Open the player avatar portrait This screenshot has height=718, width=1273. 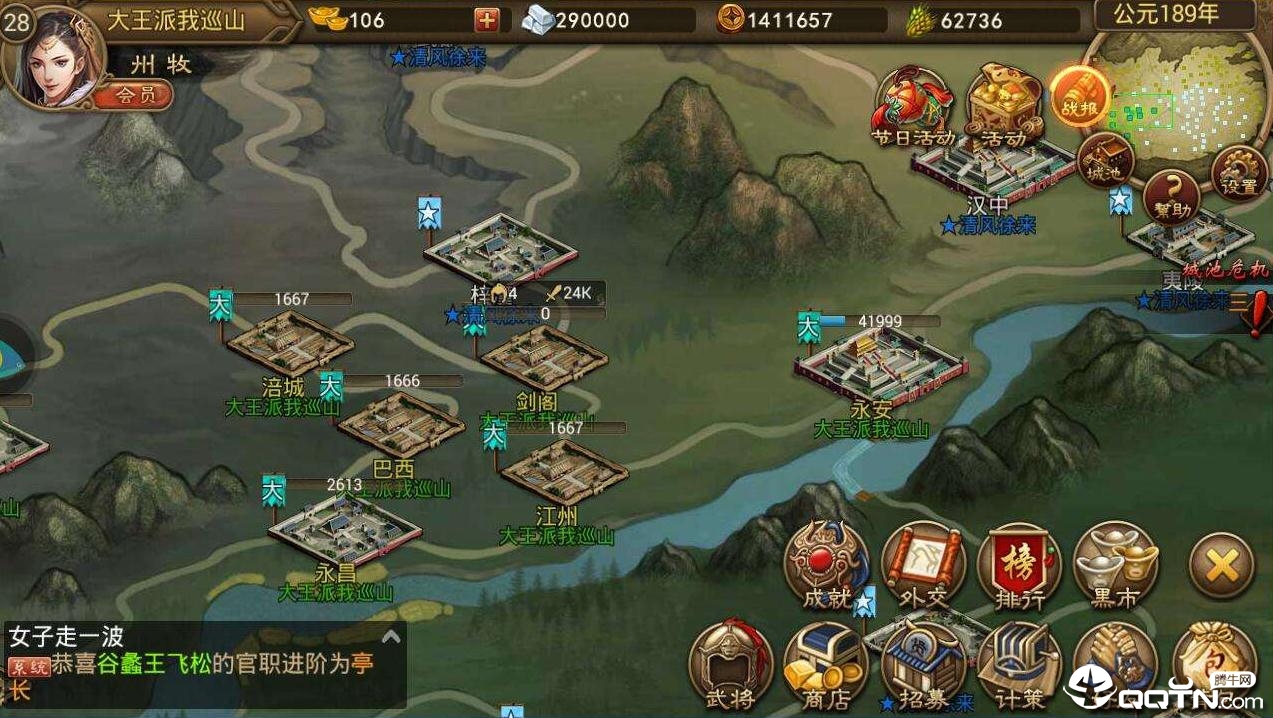(47, 58)
